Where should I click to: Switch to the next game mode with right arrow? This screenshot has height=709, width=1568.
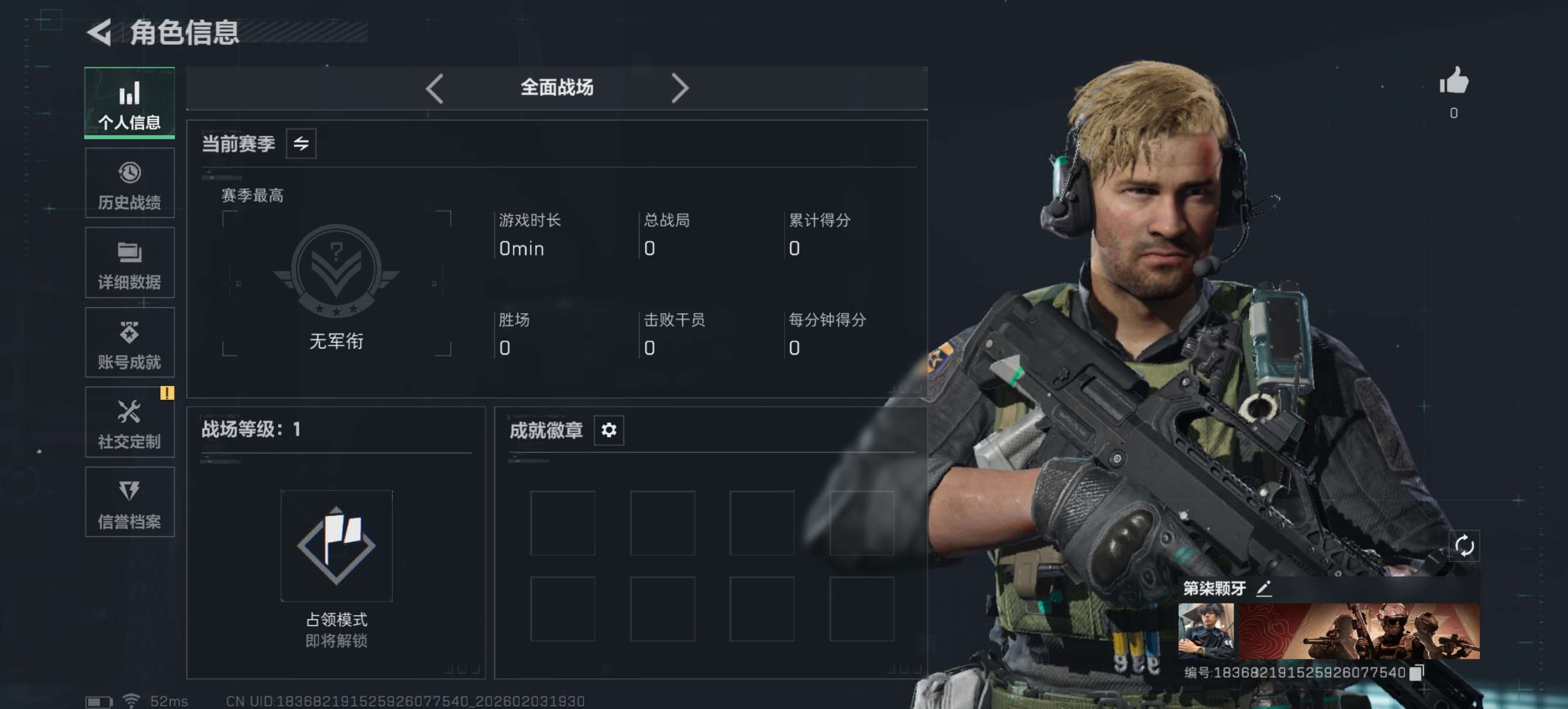(x=680, y=89)
